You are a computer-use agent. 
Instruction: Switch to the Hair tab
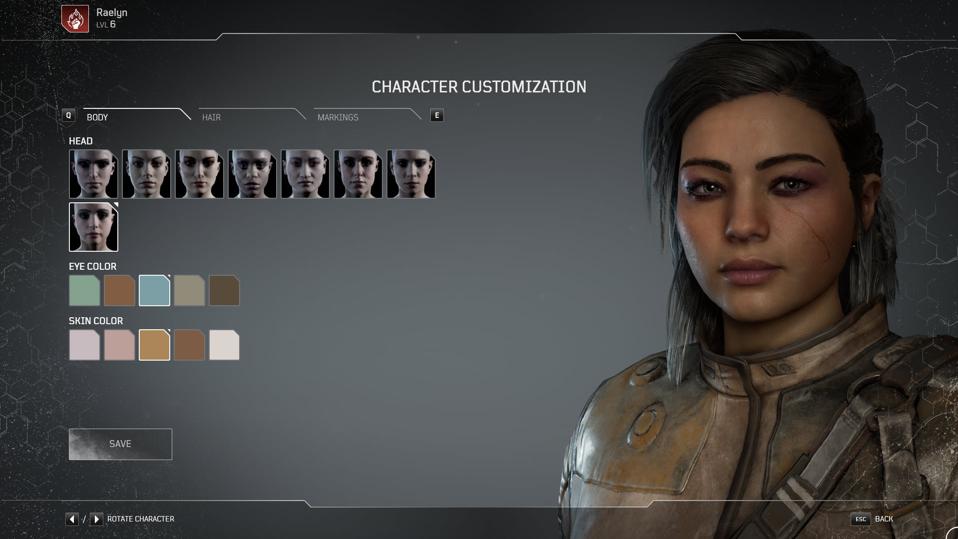point(212,117)
